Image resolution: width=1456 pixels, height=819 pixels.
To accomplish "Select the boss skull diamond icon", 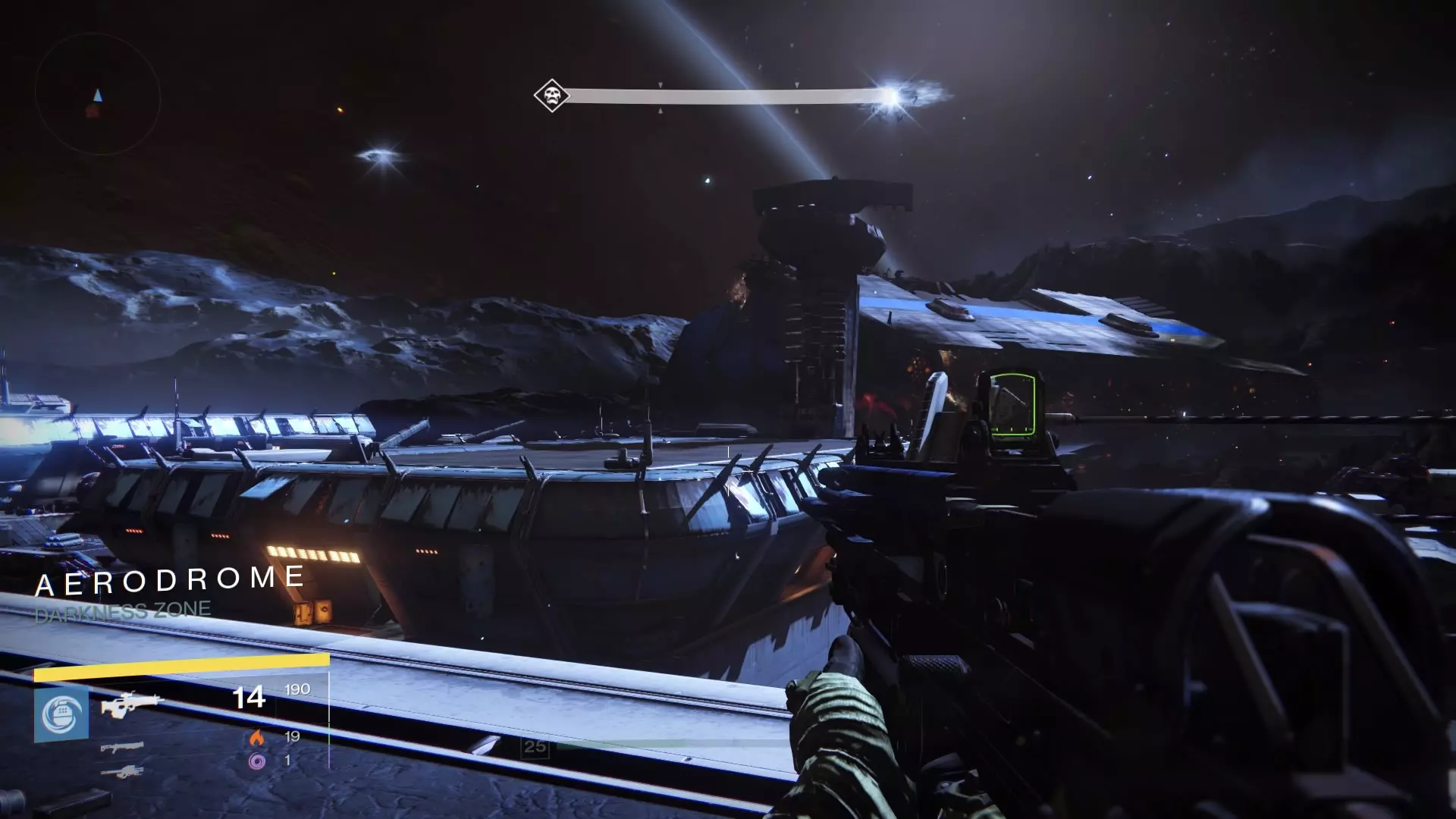I will click(x=551, y=96).
